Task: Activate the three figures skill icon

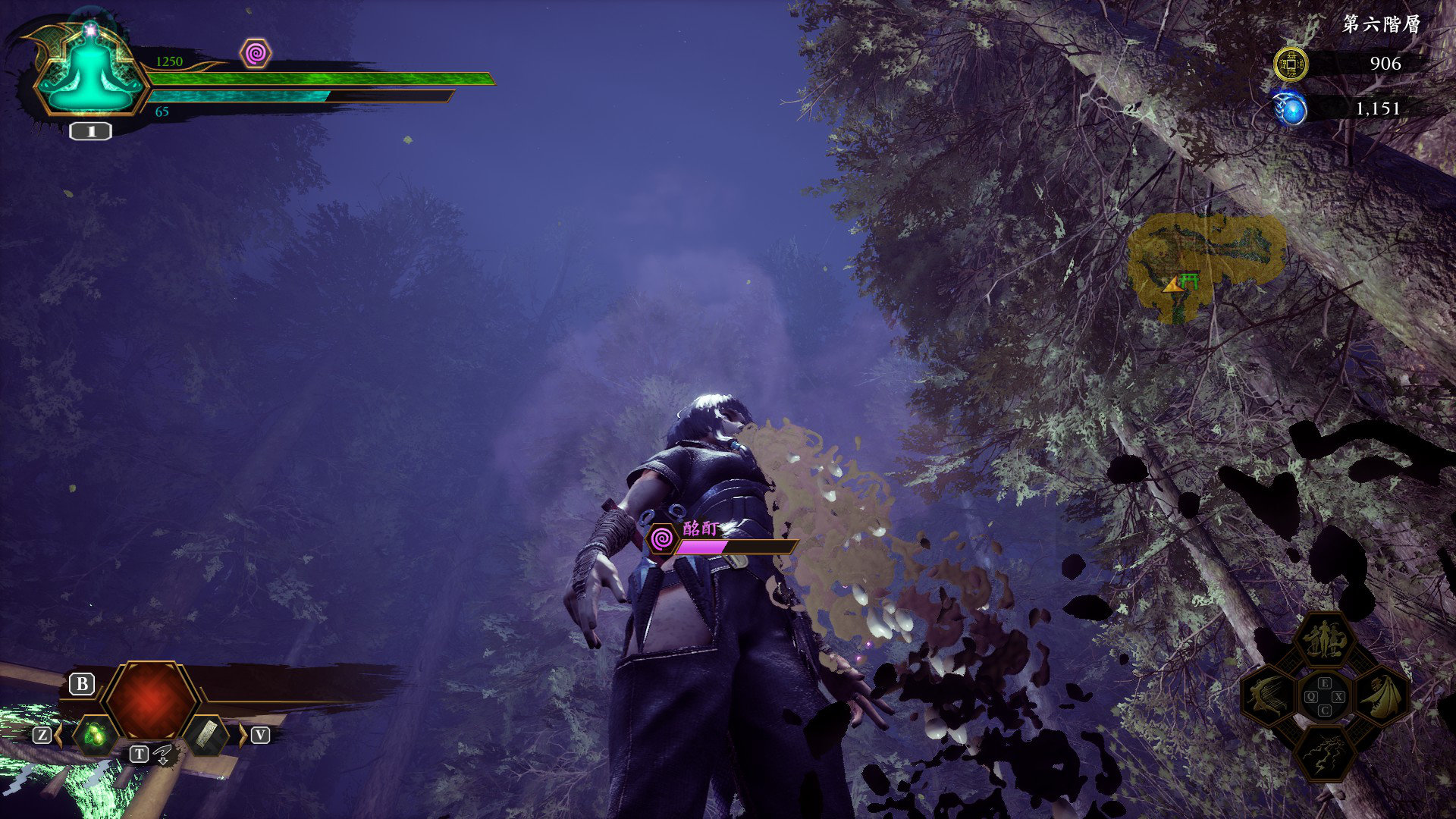Action: (x=1325, y=641)
